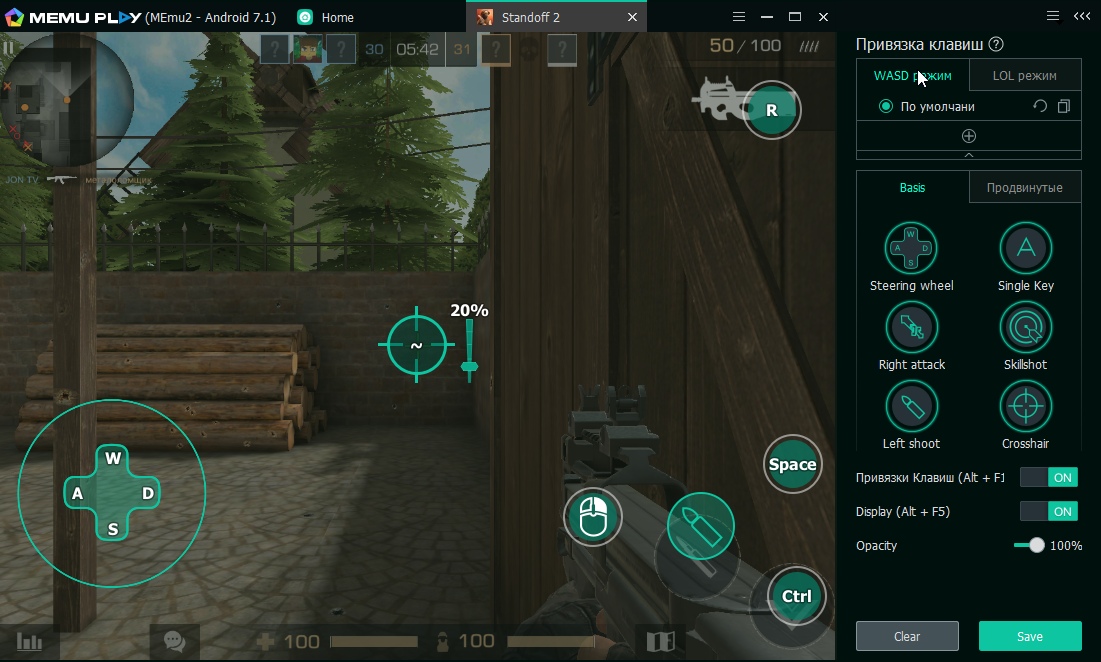The height and width of the screenshot is (662, 1101).
Task: Open the scoreboard bars icon
Action: (x=30, y=642)
